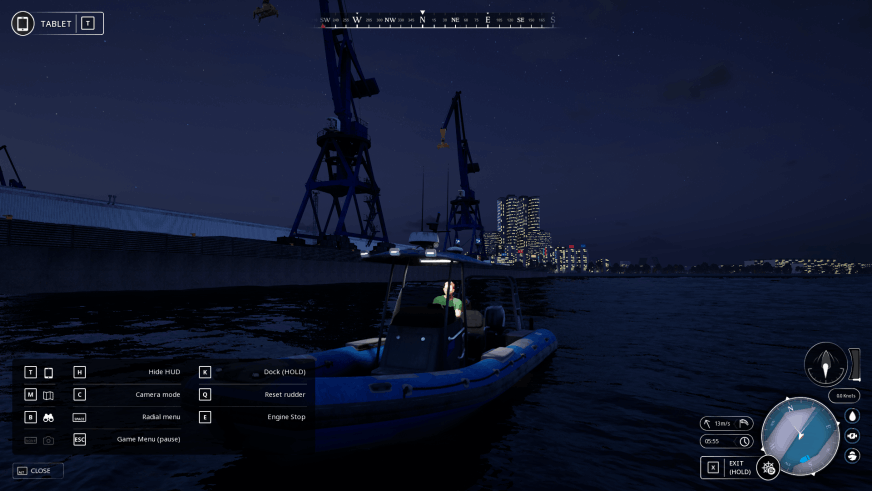
Task: Open the Tablet button
Action: (57, 23)
